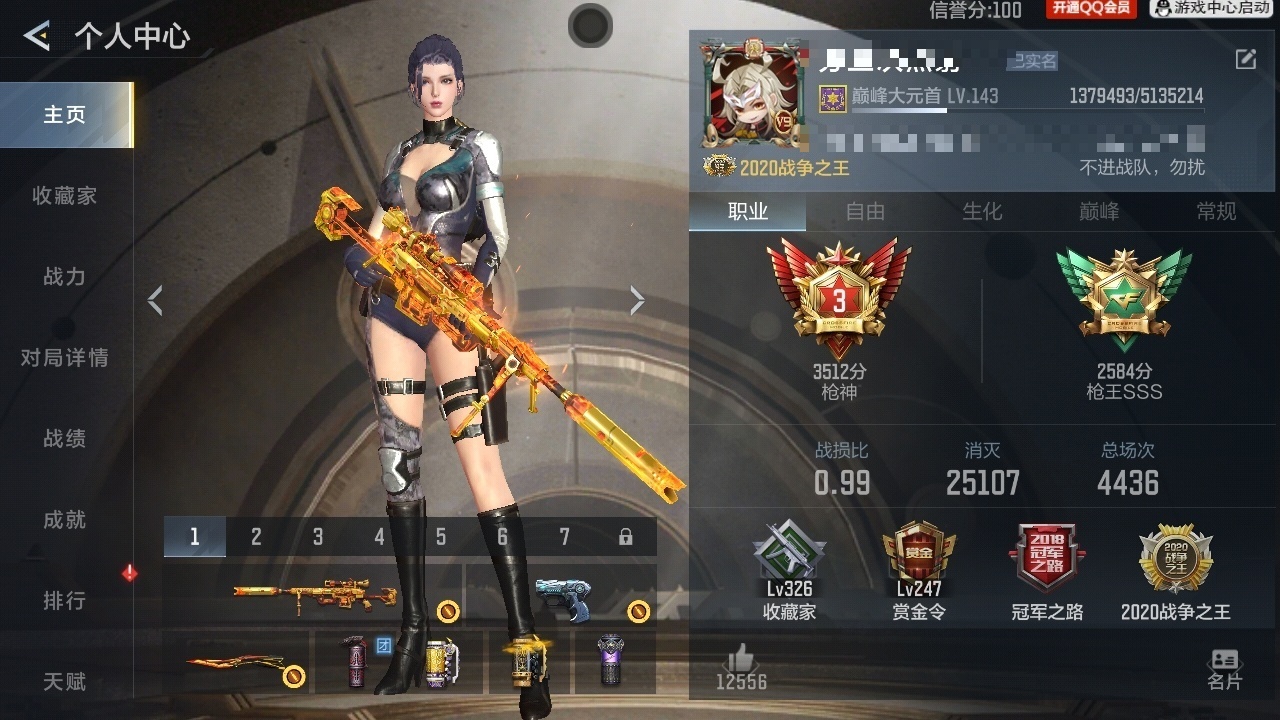Click the right arrow beside the character
The image size is (1280, 720).
coord(637,300)
